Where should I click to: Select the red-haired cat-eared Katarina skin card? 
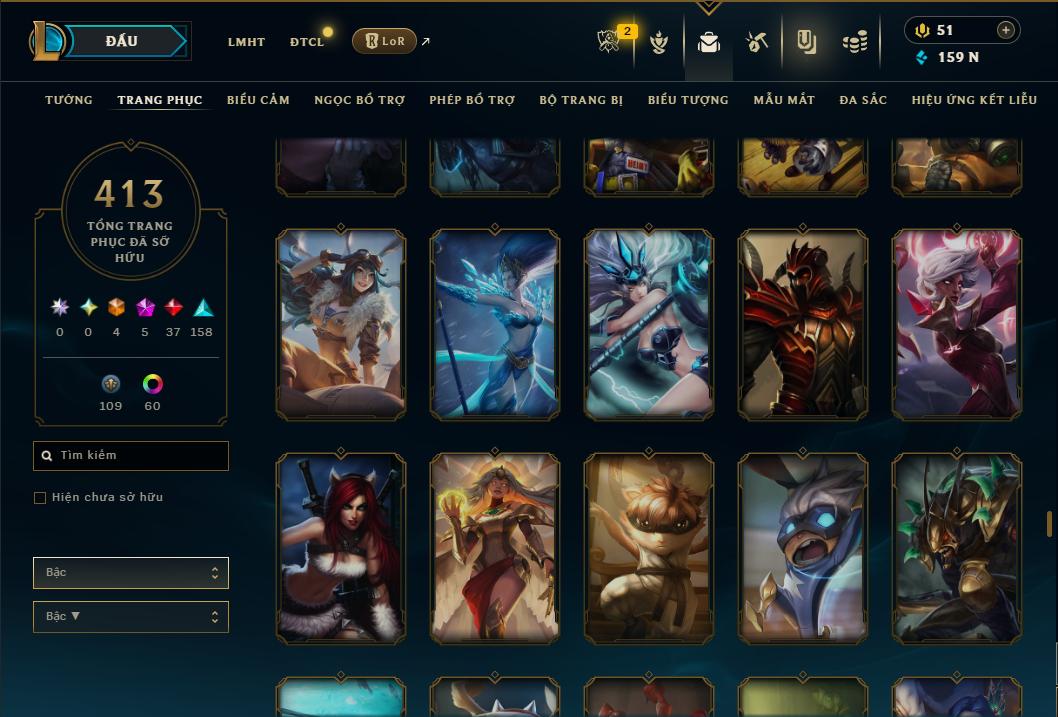pos(341,547)
